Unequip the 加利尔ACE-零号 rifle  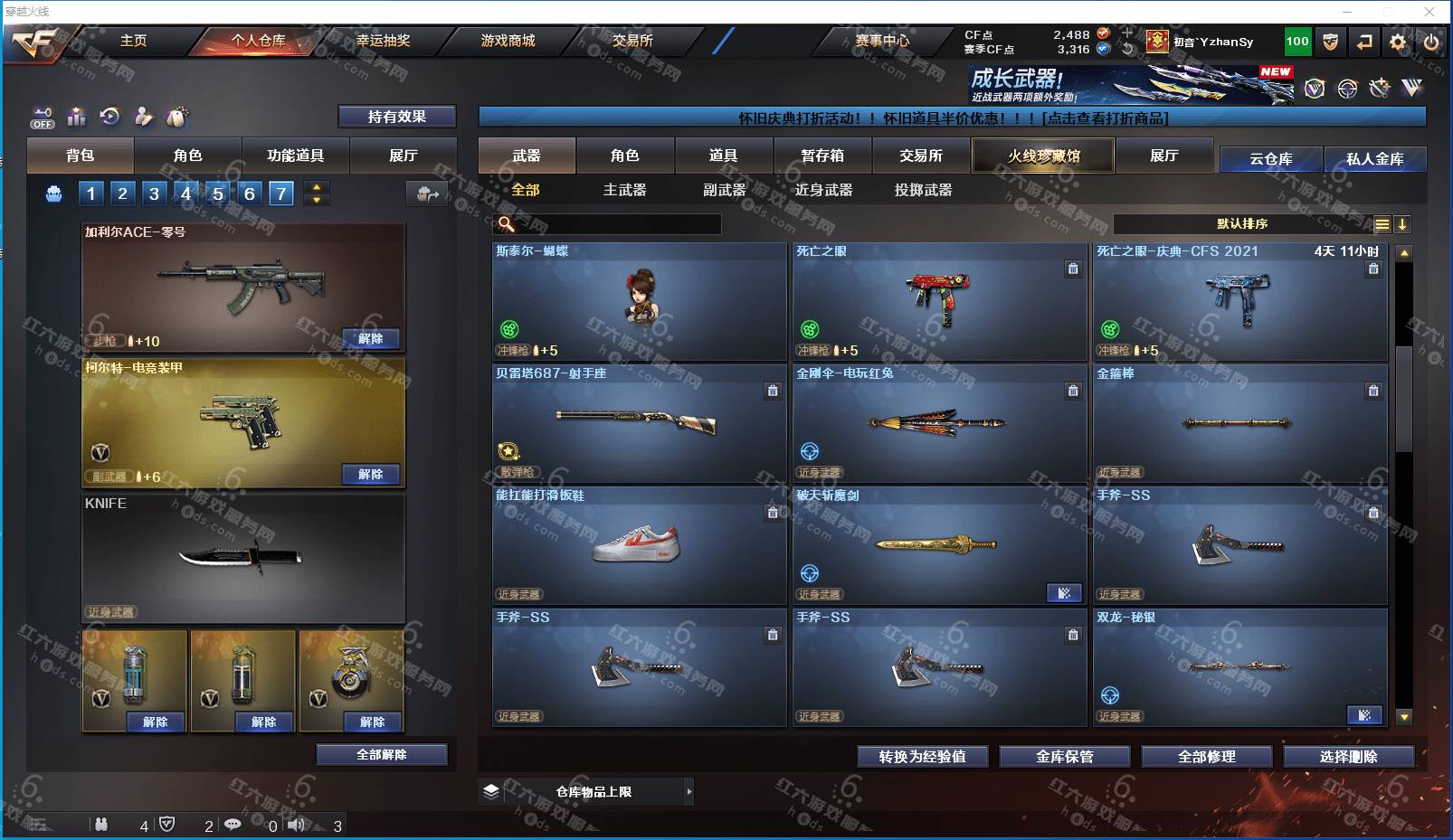click(371, 339)
